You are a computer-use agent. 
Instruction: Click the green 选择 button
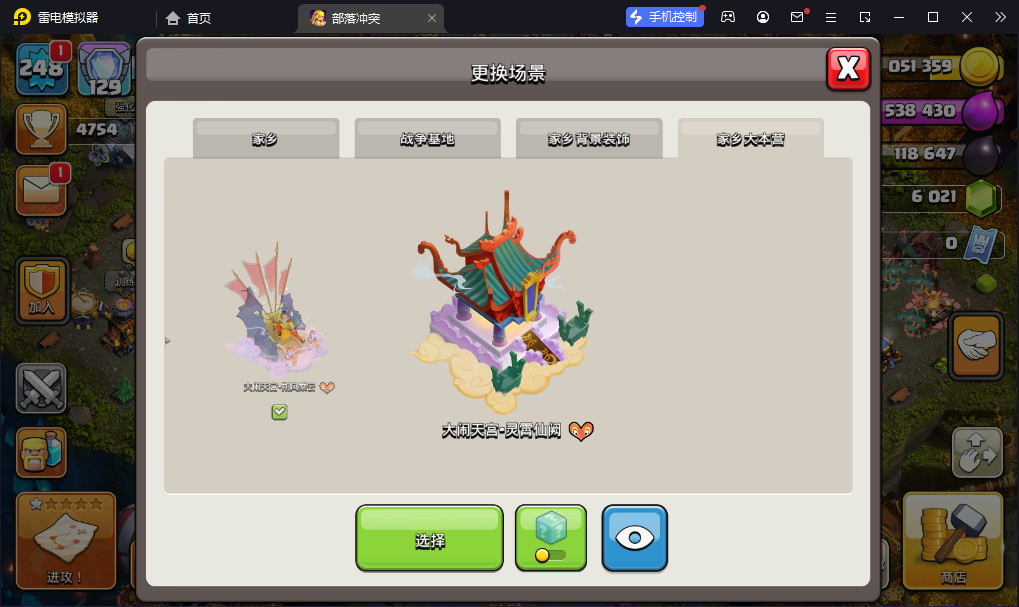[x=429, y=539]
